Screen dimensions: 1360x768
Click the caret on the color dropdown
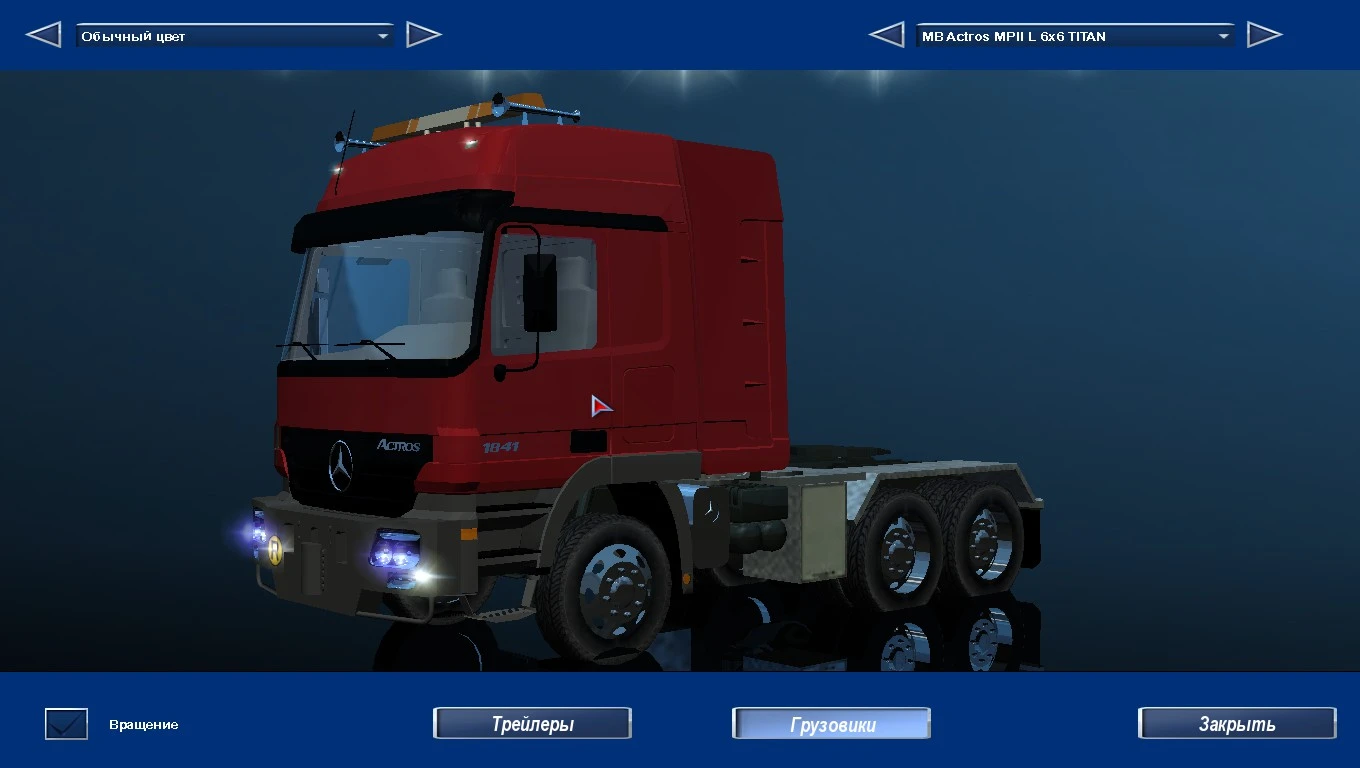click(x=383, y=34)
